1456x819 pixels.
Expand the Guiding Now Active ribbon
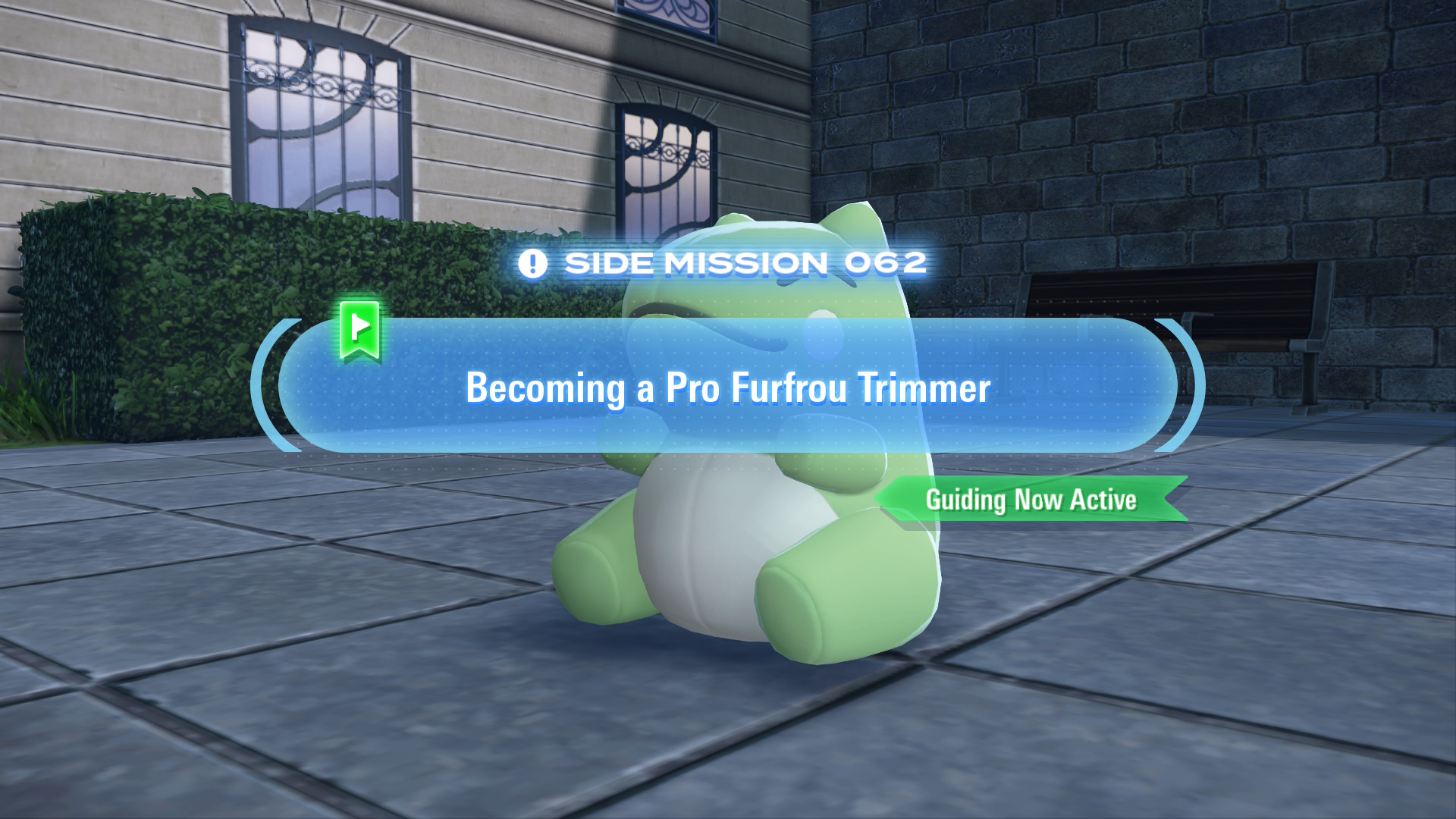(x=1031, y=499)
